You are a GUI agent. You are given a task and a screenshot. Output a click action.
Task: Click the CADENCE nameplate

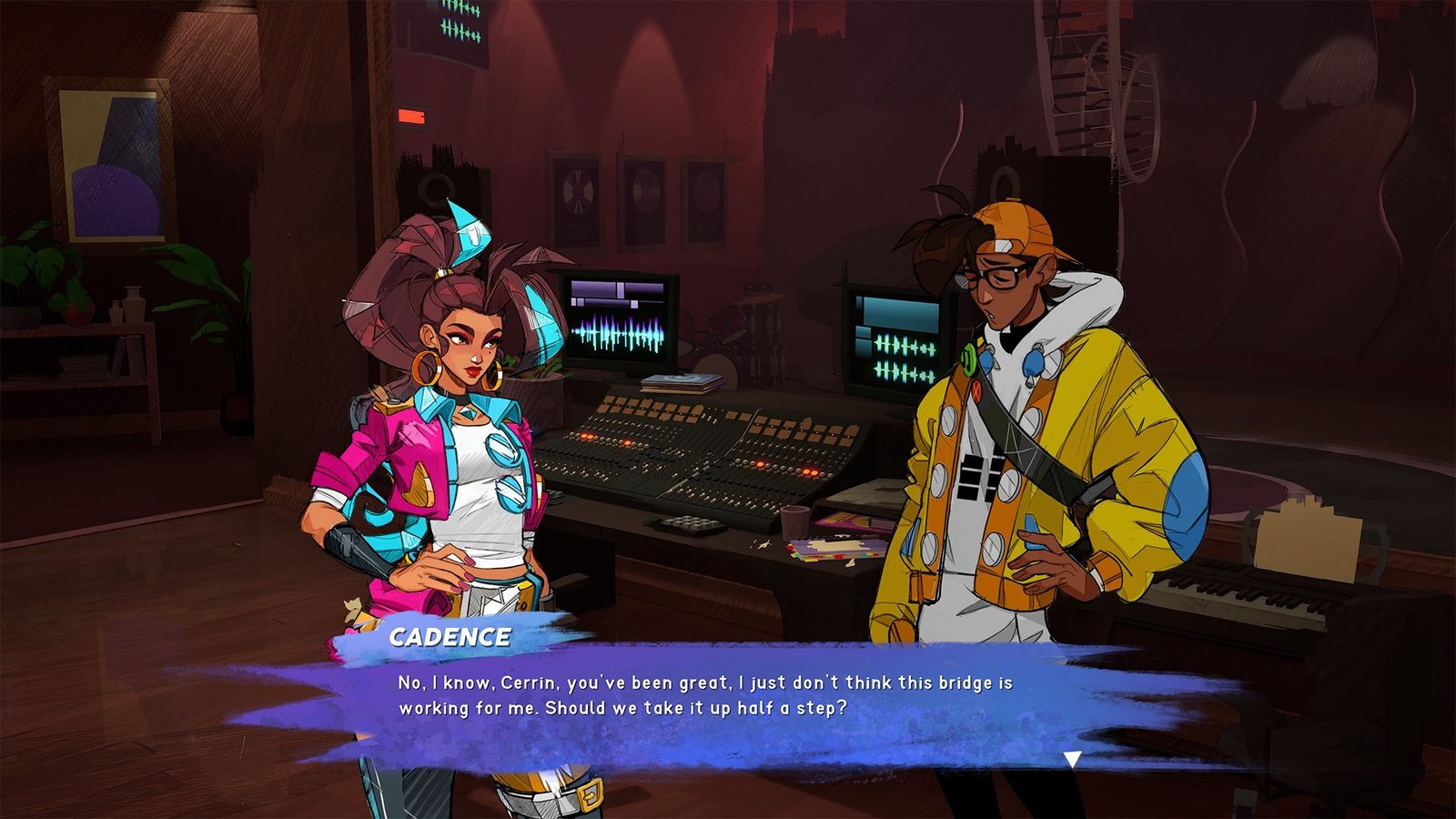click(x=452, y=638)
